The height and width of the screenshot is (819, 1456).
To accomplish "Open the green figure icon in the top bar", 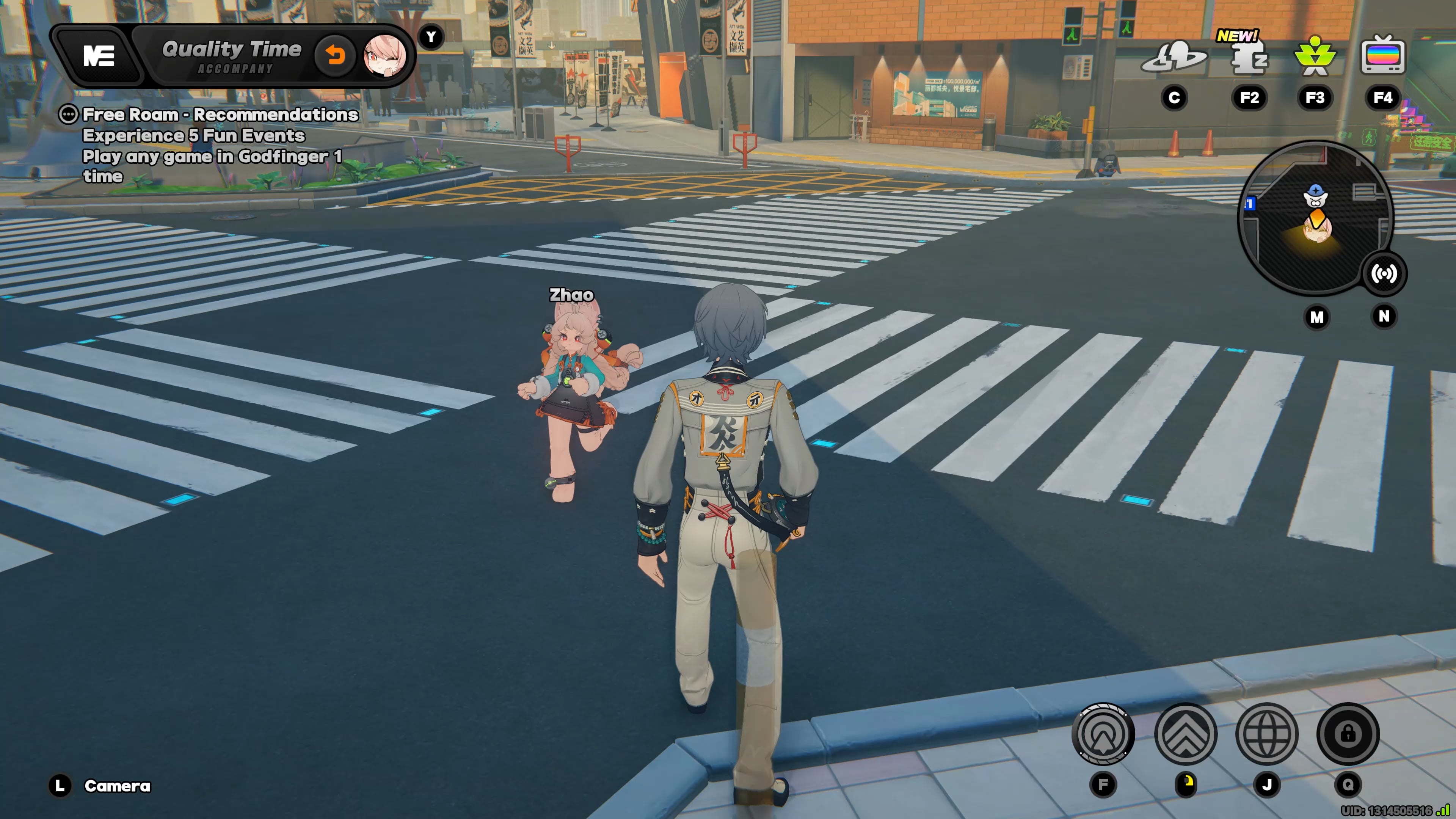I will point(1315,56).
